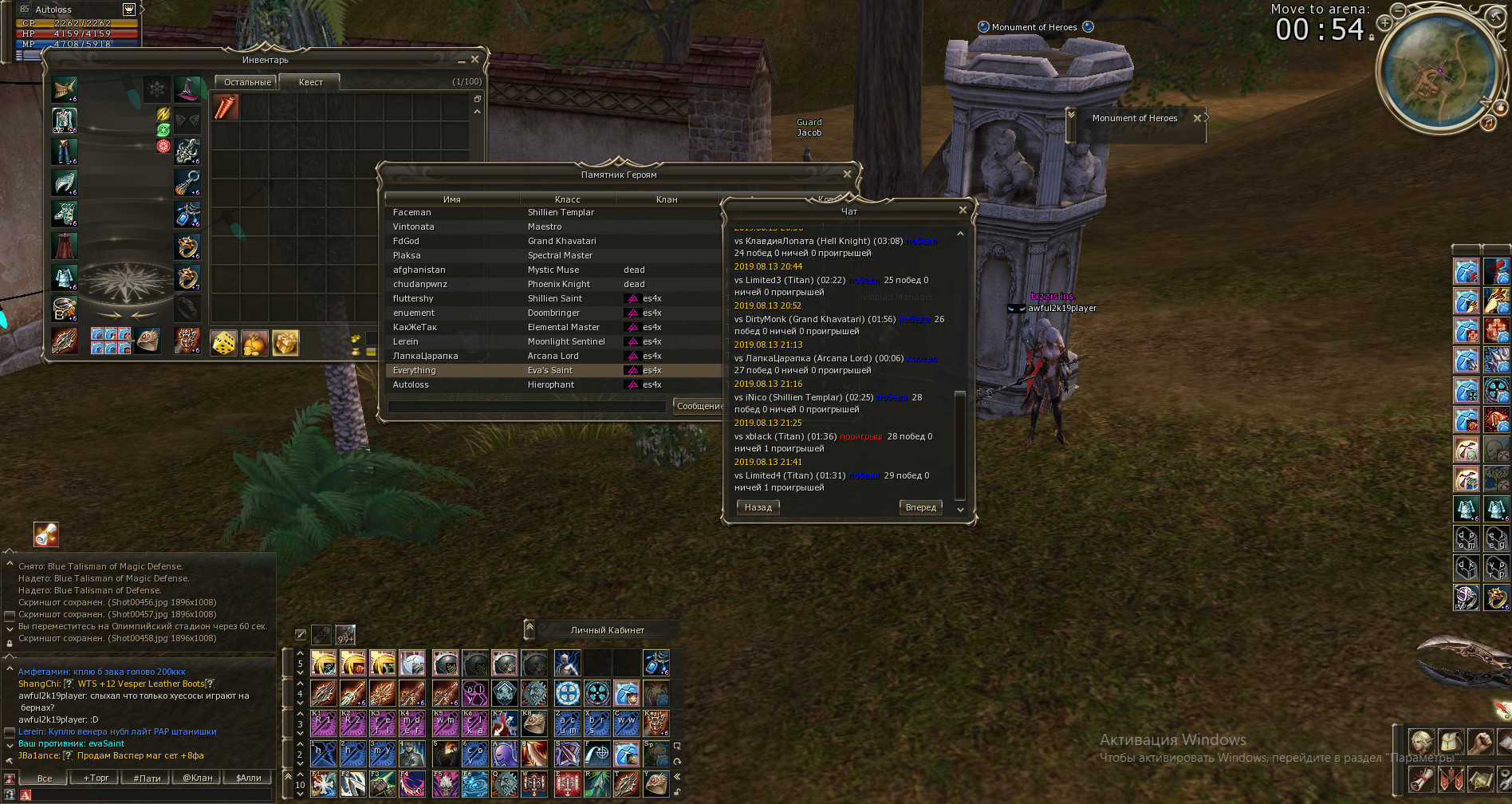
Task: Close the Инвентарь inventory window
Action: tap(475, 59)
